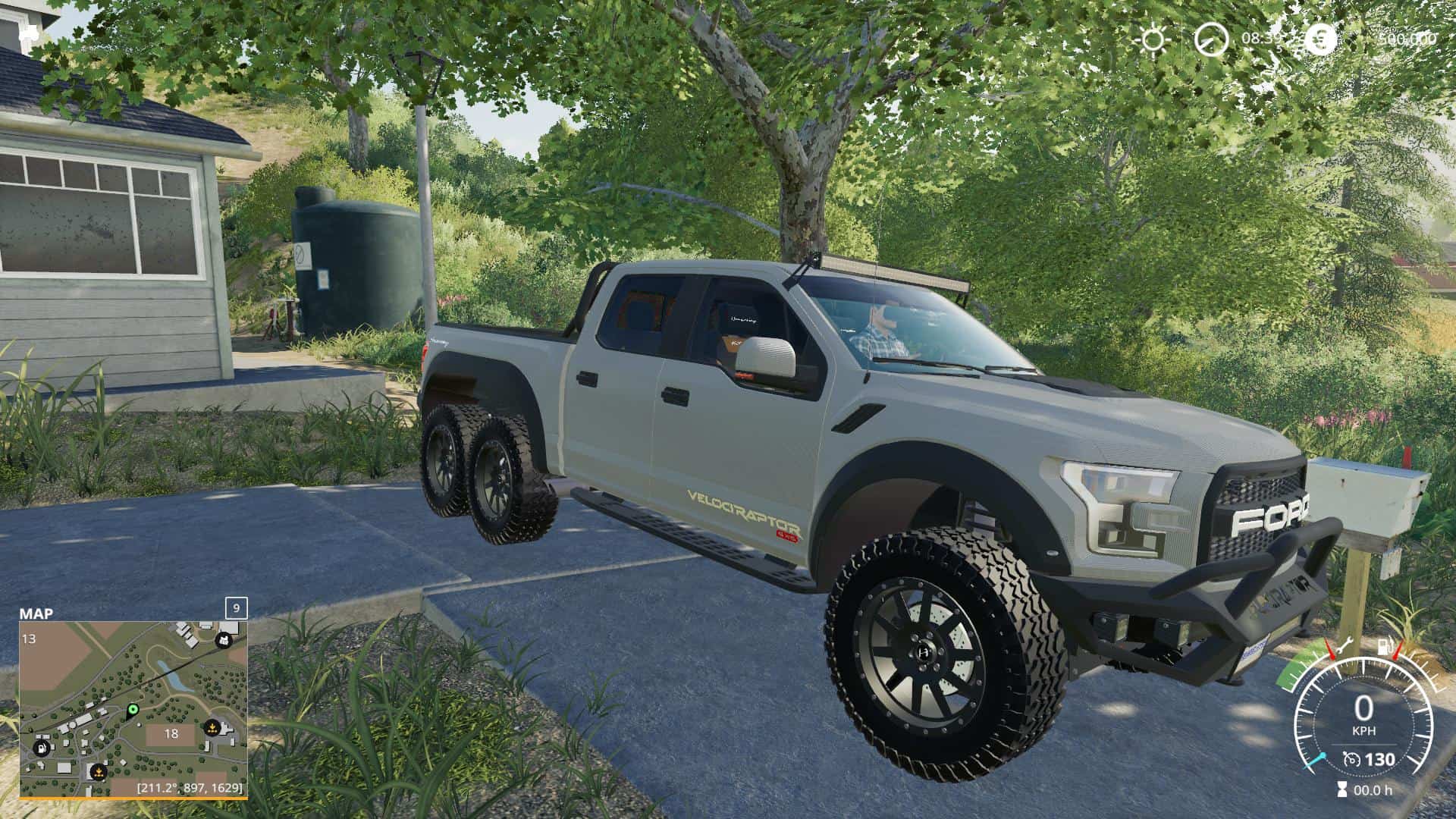
Task: Click the lower sell point marker on the minimap
Action: [x=99, y=772]
